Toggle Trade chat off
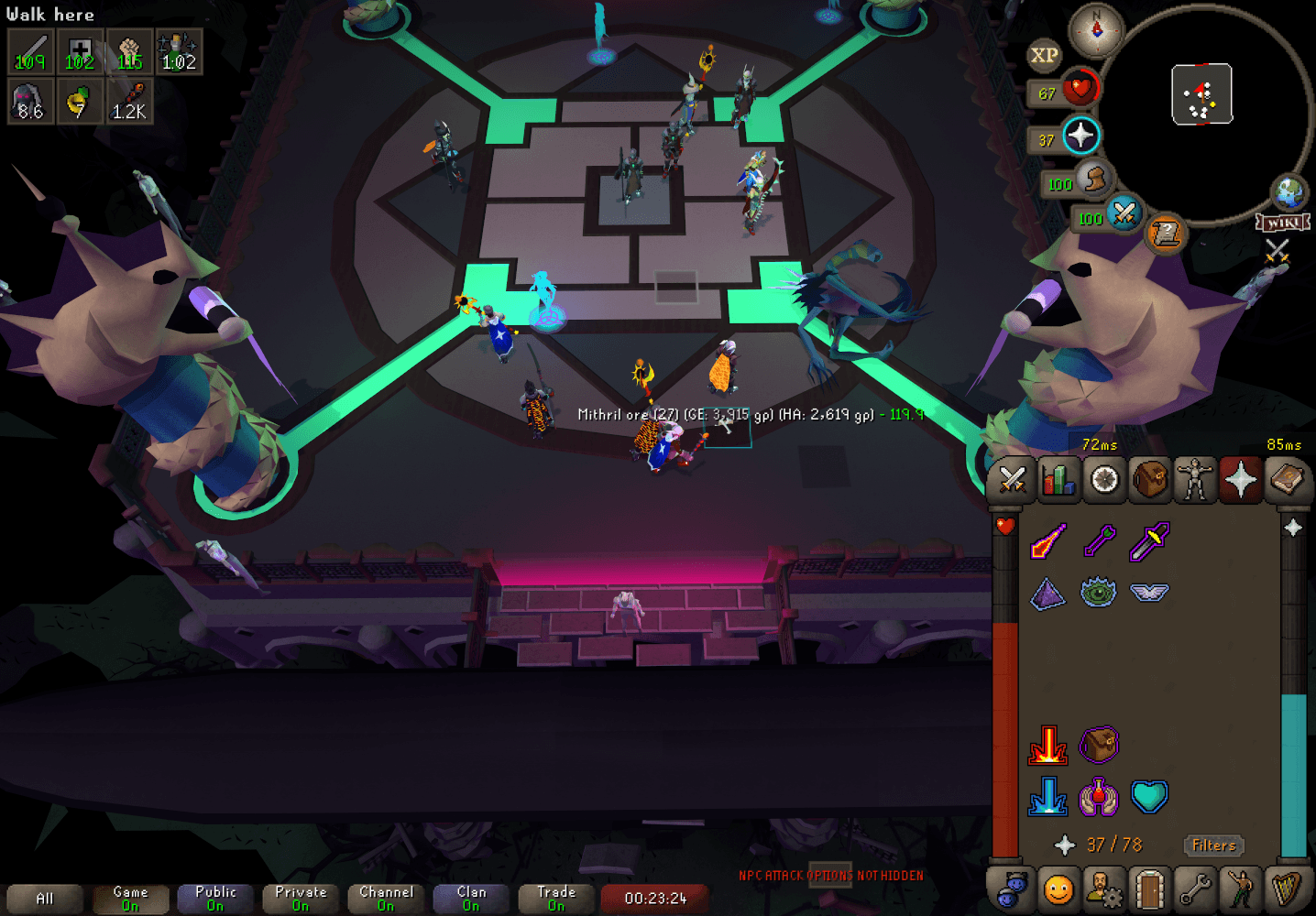This screenshot has height=916, width=1316. 555,896
